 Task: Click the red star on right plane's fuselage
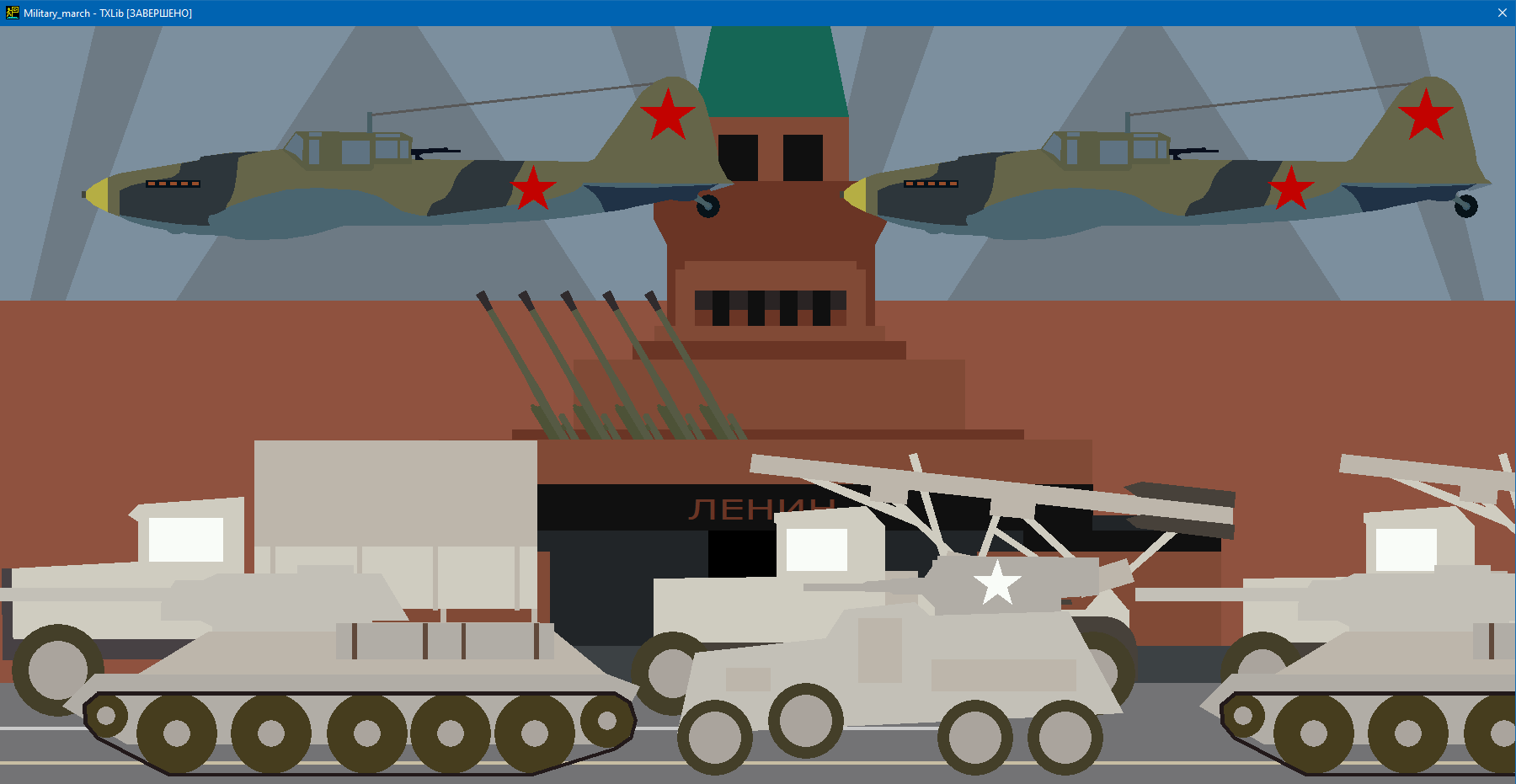pos(1290,187)
